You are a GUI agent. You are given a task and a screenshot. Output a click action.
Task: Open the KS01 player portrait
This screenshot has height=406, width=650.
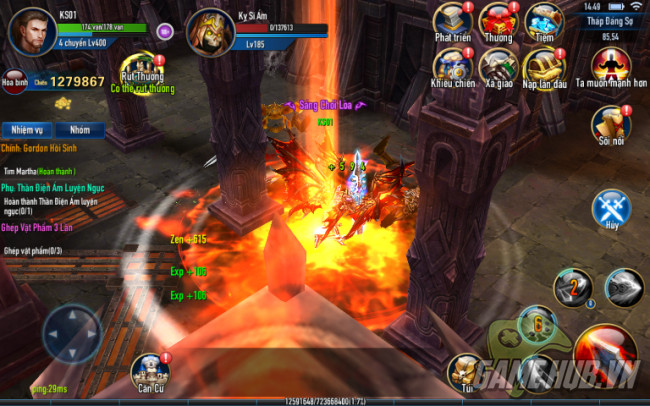click(30, 28)
